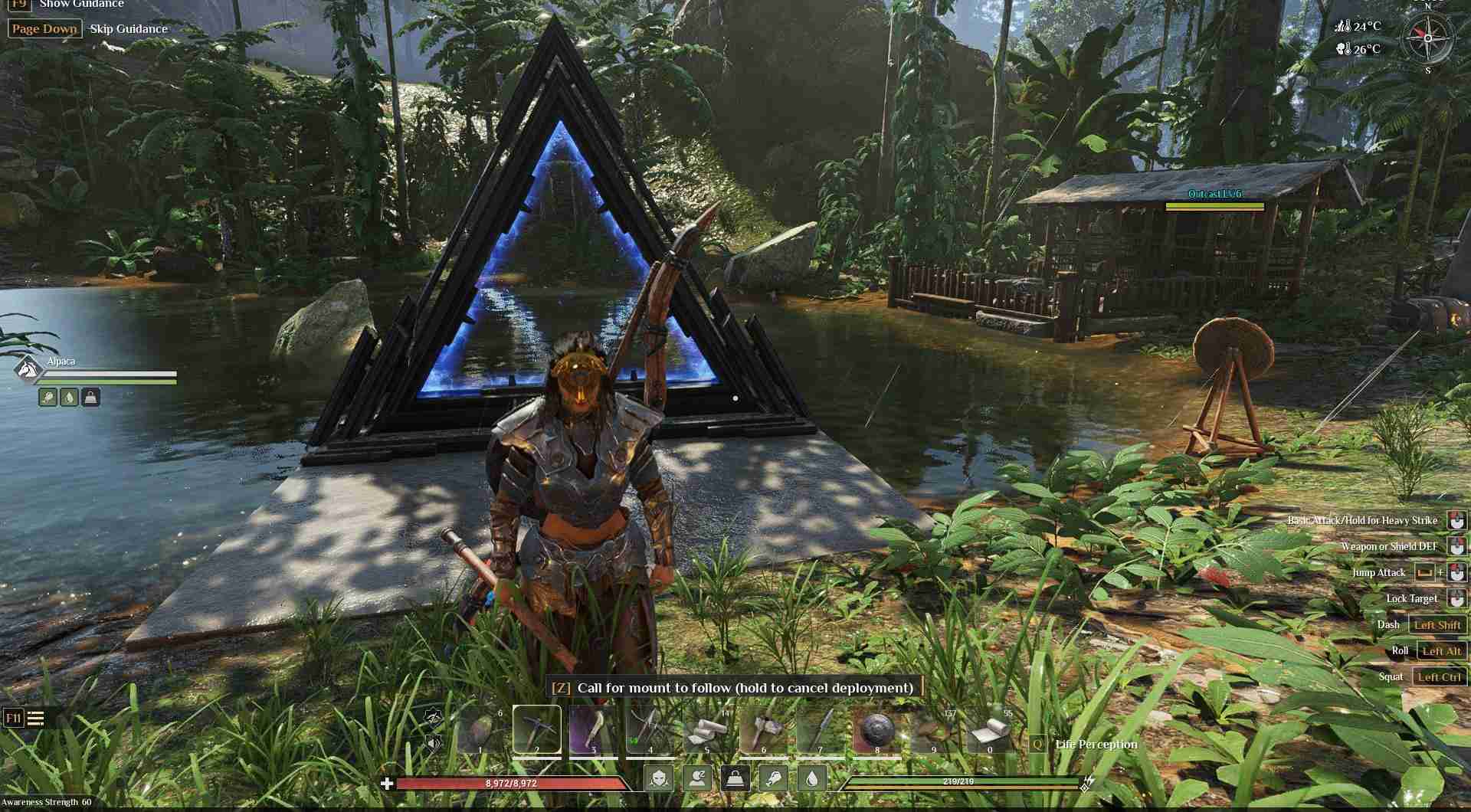Click the Skip Guidance label

[129, 29]
